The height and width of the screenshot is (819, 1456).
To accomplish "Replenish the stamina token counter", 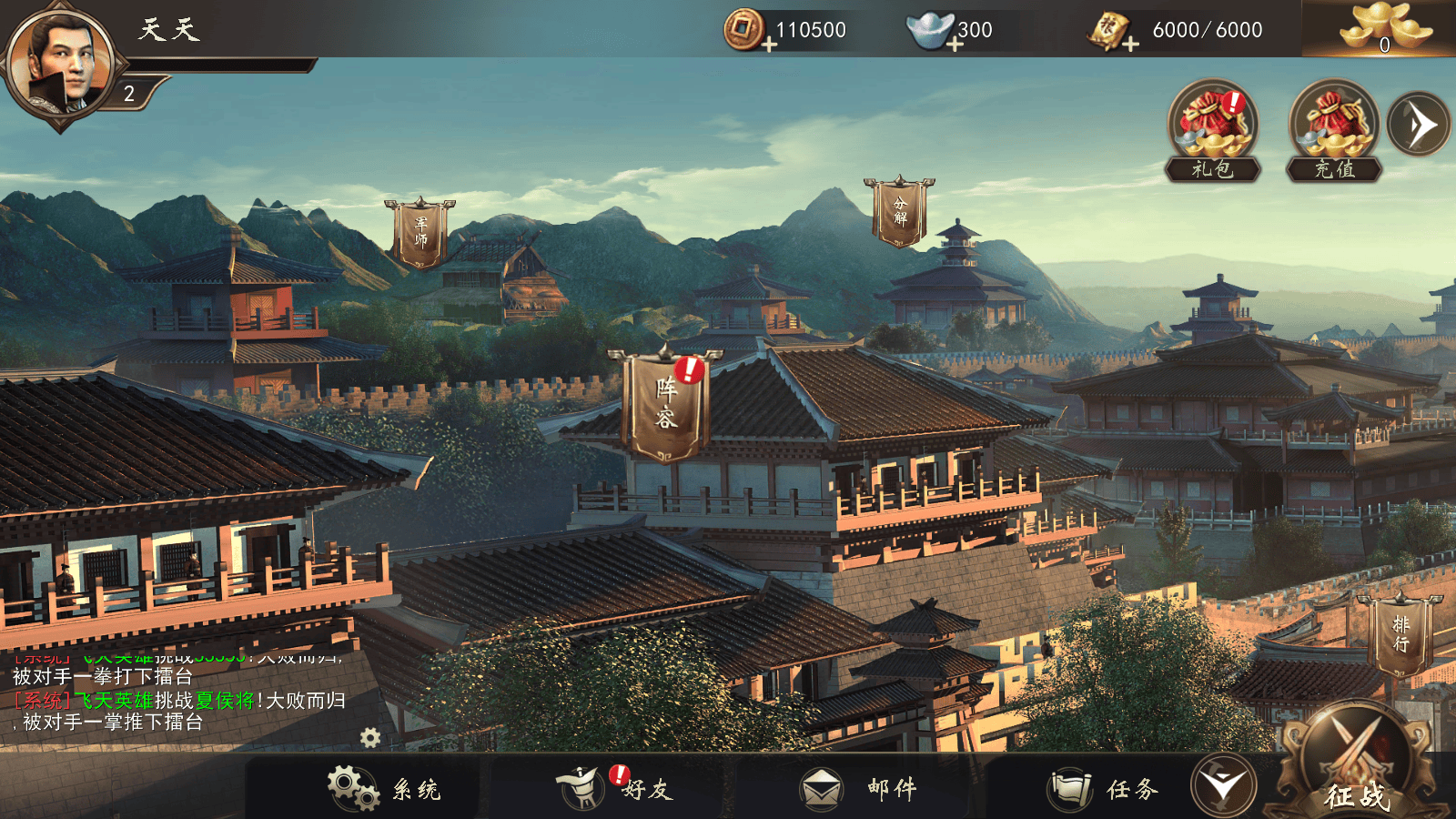I will [1130, 44].
